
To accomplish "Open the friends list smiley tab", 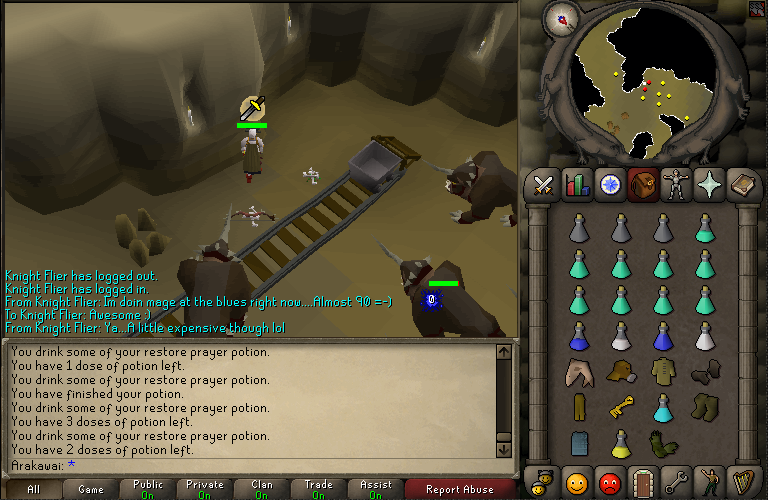I will coord(575,483).
